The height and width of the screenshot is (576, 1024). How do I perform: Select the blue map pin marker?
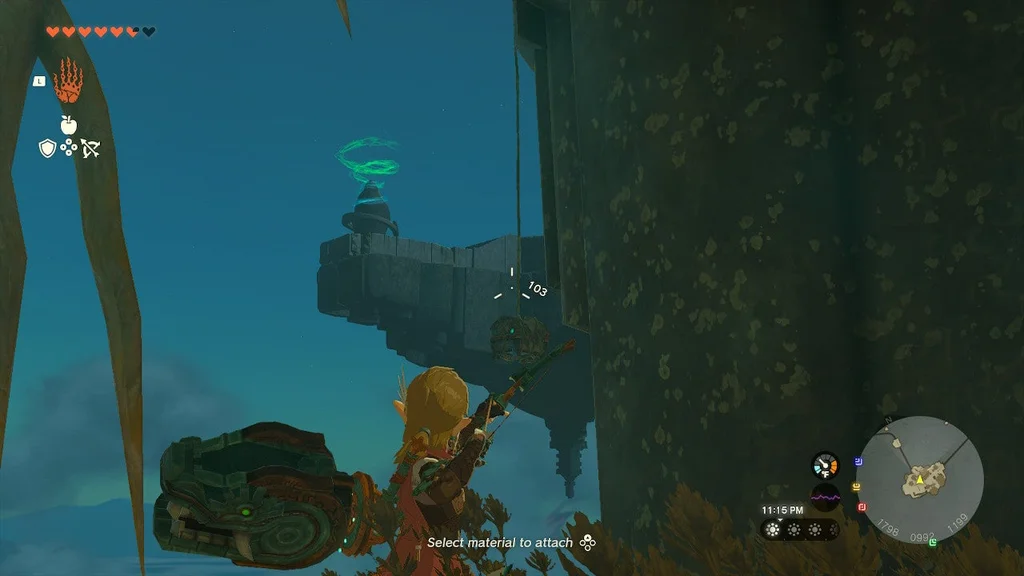click(x=859, y=462)
